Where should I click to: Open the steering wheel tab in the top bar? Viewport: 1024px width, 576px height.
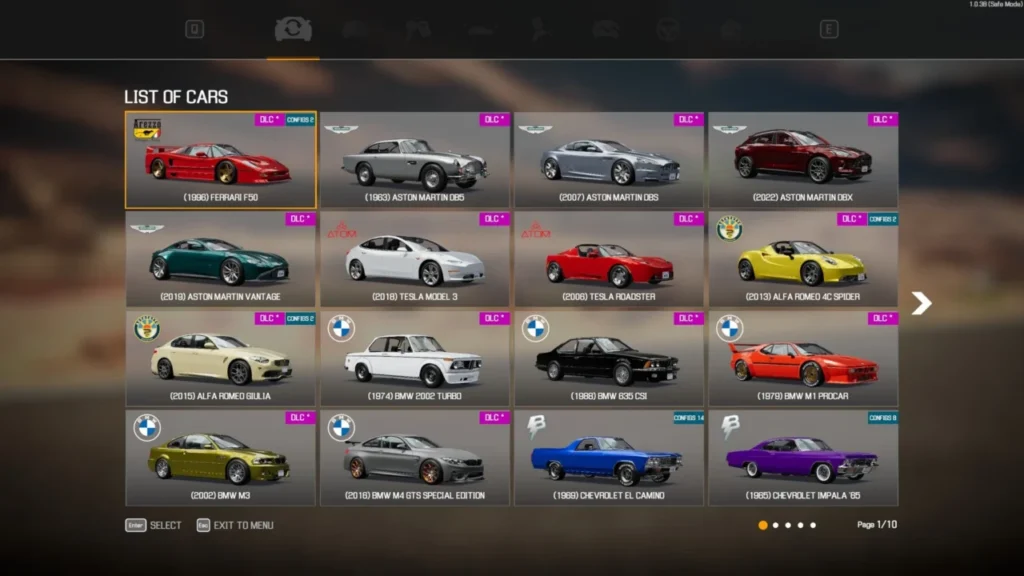(668, 30)
